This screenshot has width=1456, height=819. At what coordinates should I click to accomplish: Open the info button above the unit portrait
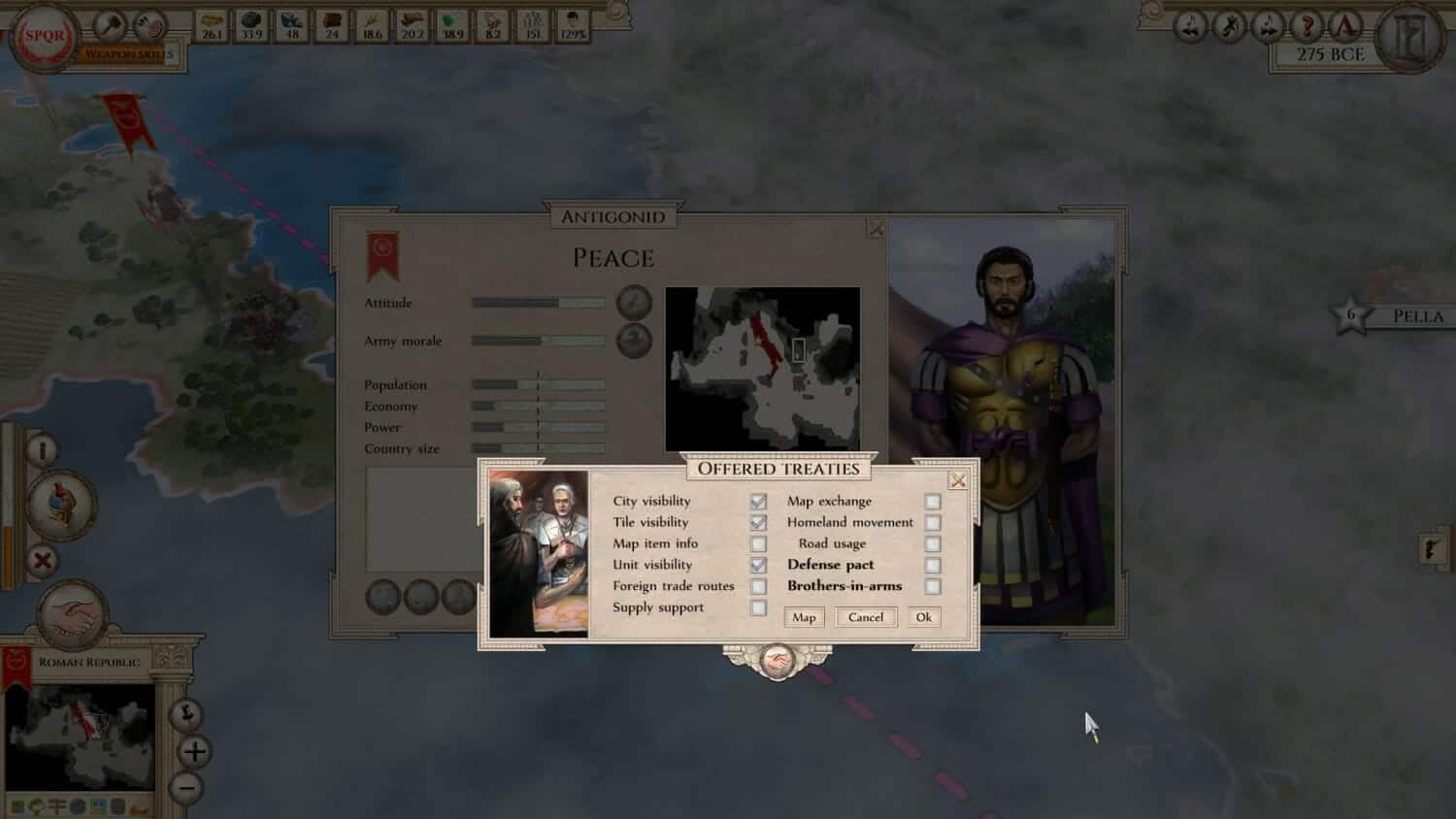click(43, 448)
